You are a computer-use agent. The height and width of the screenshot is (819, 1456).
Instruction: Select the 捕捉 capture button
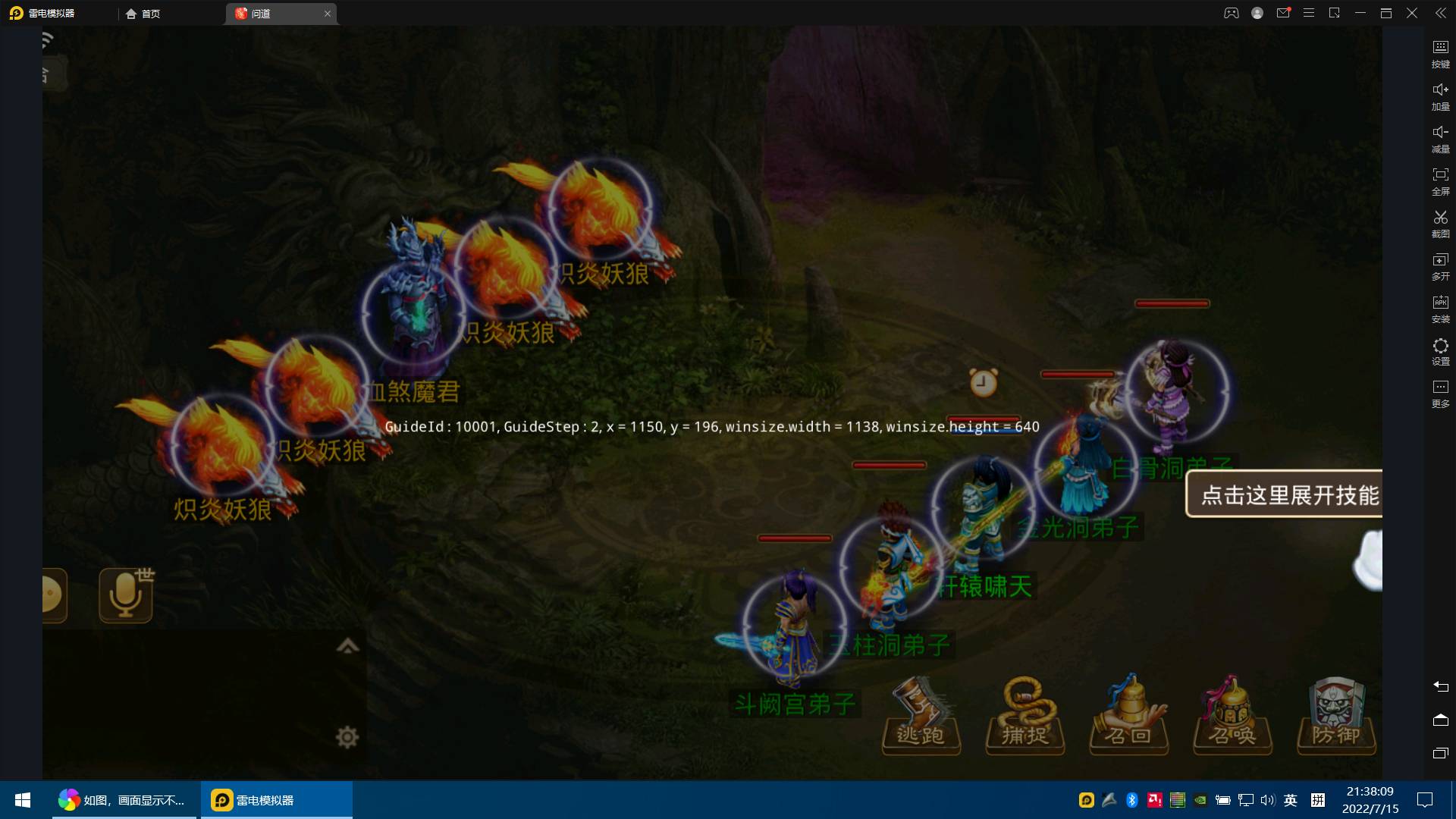click(x=1025, y=717)
